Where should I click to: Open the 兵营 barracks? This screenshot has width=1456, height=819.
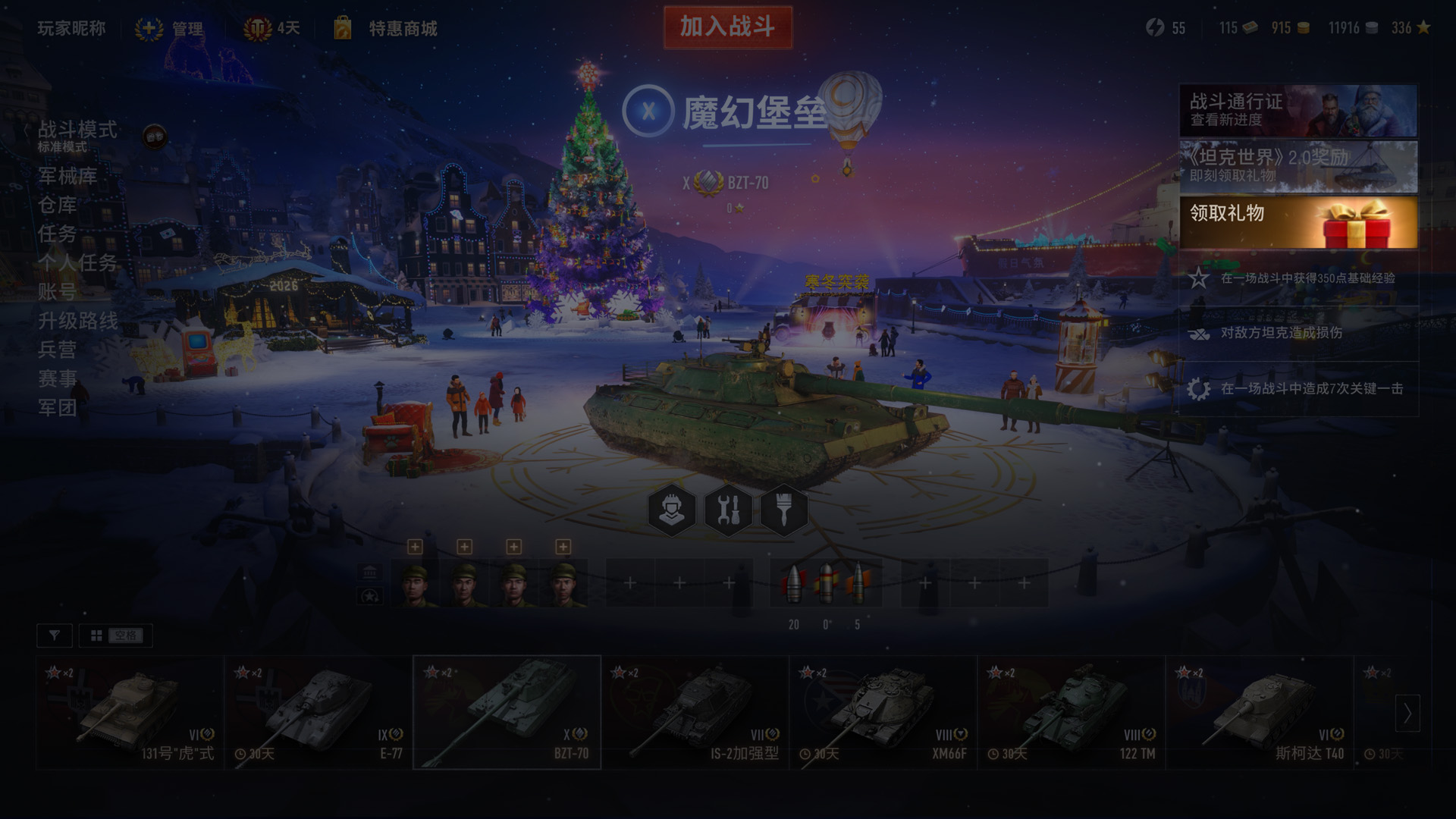(x=58, y=350)
